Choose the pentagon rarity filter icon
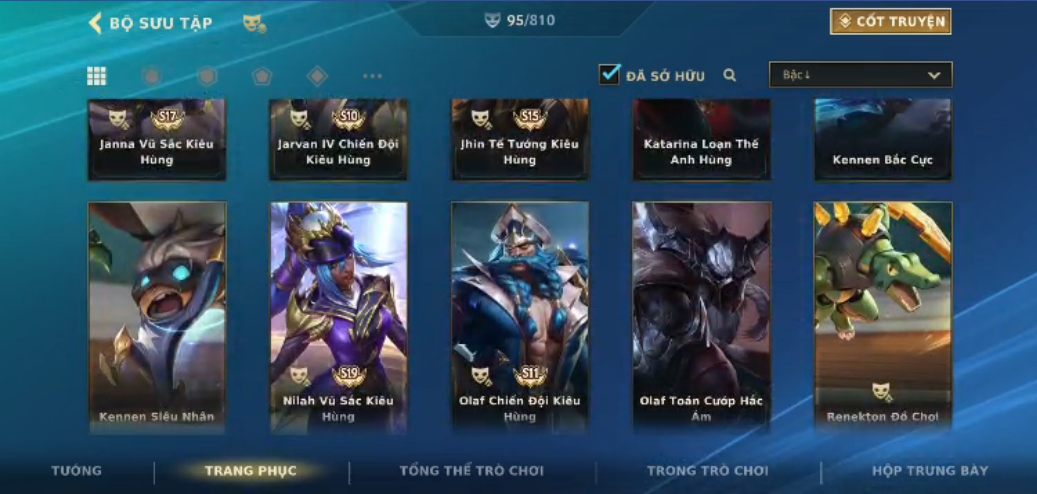Image resolution: width=1037 pixels, height=494 pixels. pyautogui.click(x=262, y=76)
